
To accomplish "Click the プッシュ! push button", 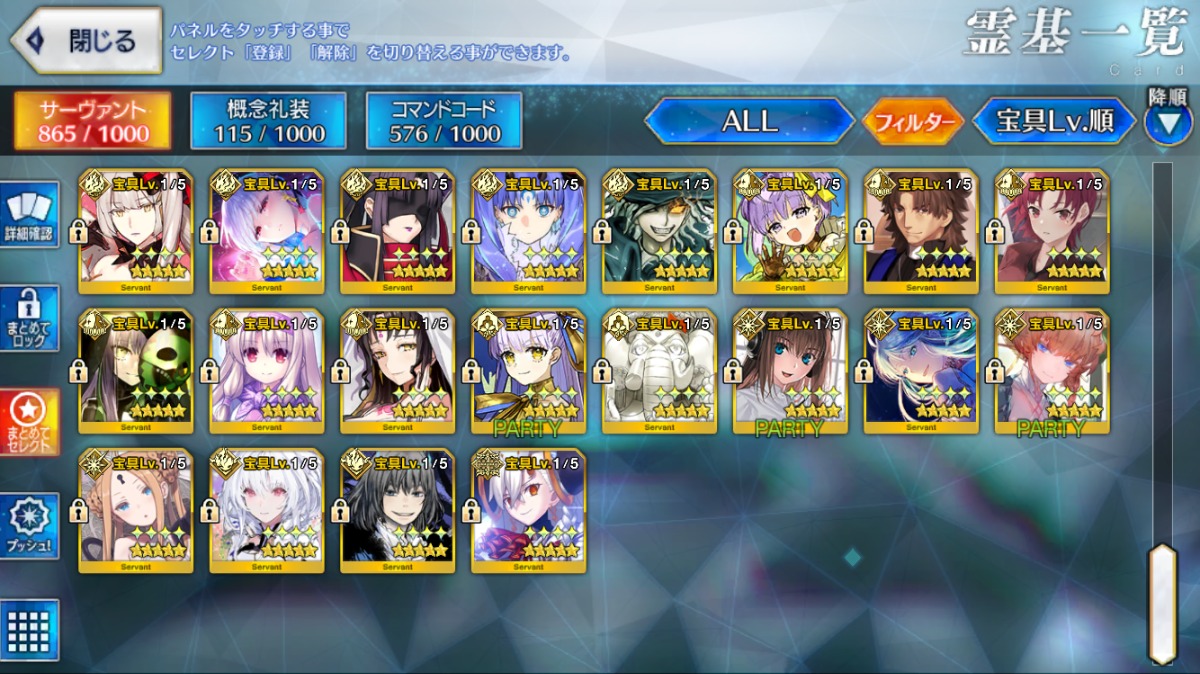I will pyautogui.click(x=29, y=525).
